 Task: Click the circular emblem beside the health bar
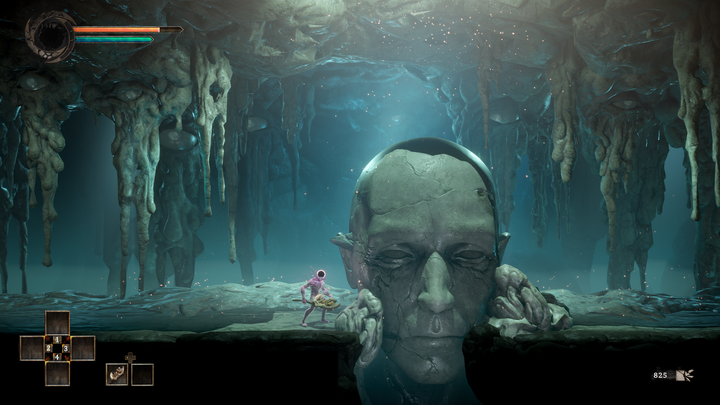click(50, 37)
